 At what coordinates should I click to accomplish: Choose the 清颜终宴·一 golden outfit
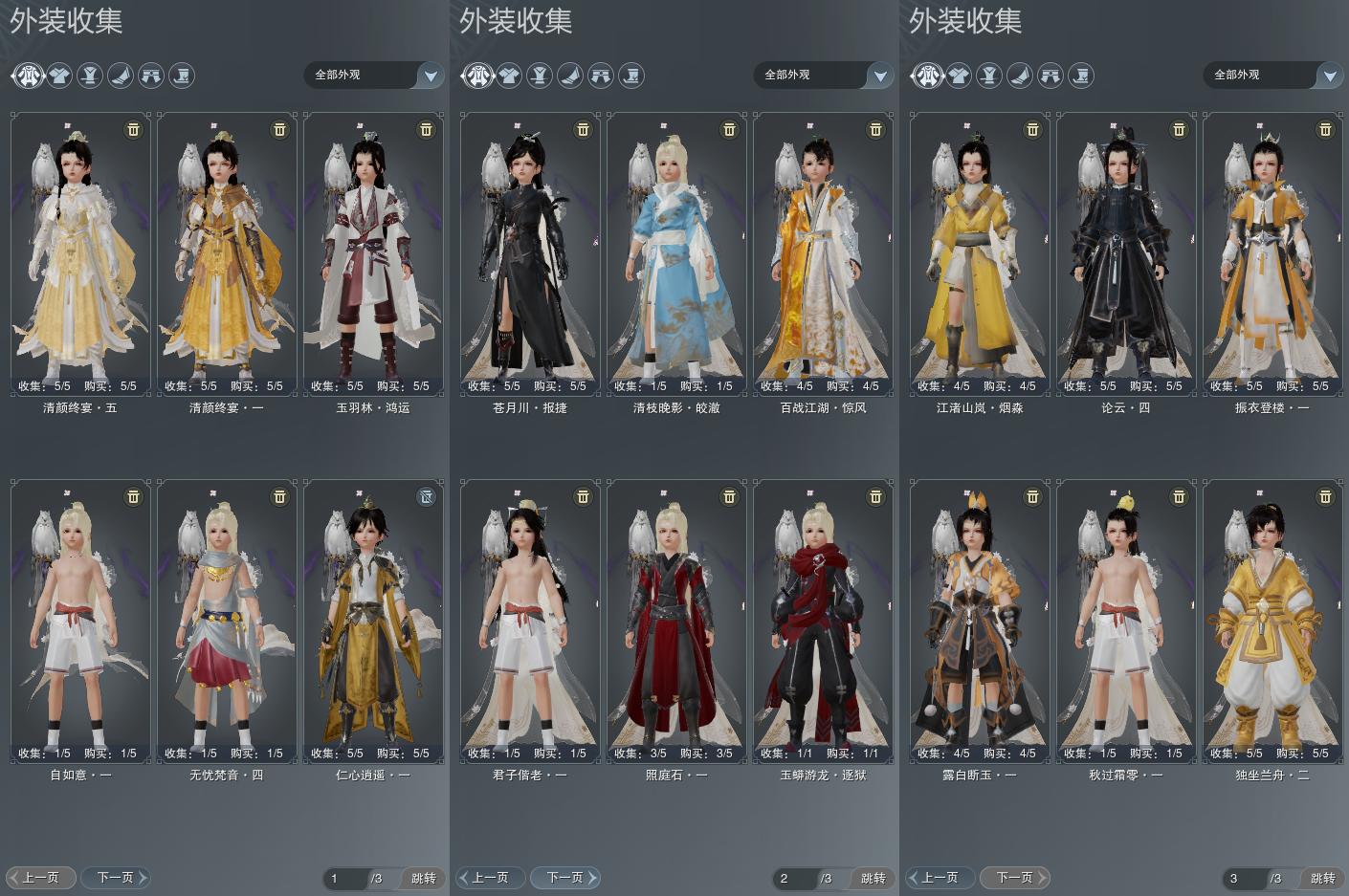pos(227,253)
